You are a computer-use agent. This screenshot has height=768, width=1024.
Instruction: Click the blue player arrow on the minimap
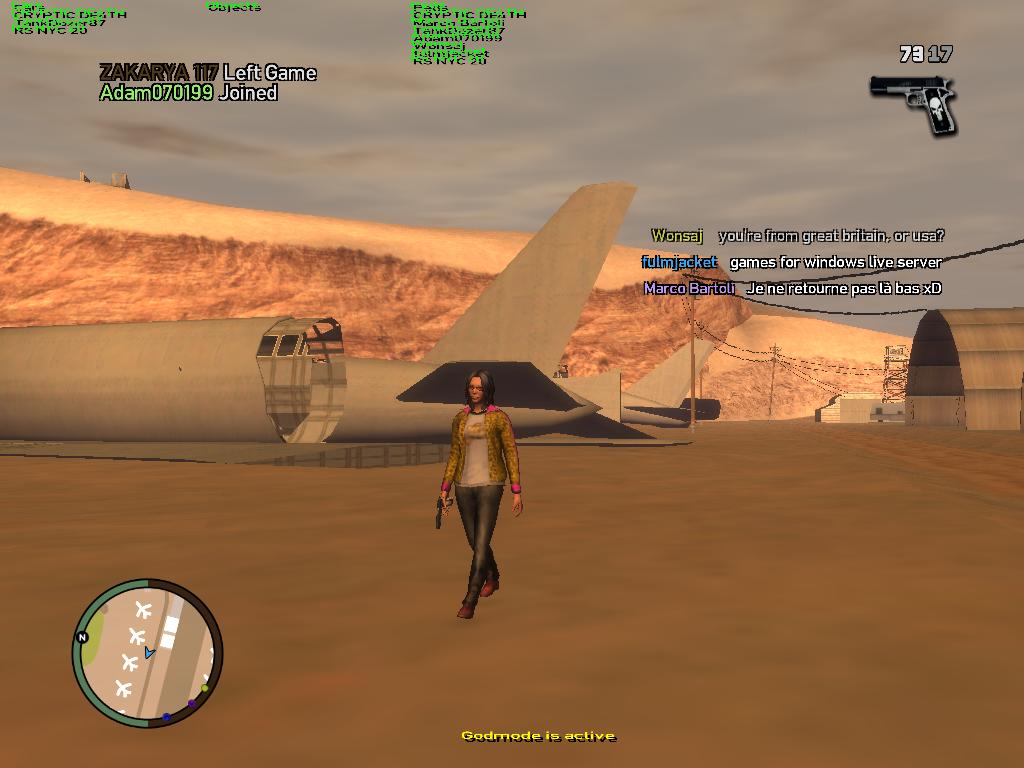[149, 652]
